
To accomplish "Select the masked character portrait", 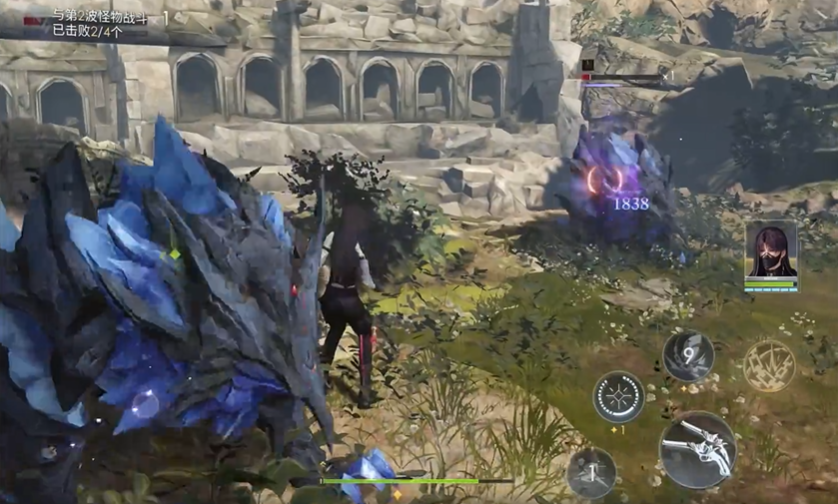I will (771, 250).
